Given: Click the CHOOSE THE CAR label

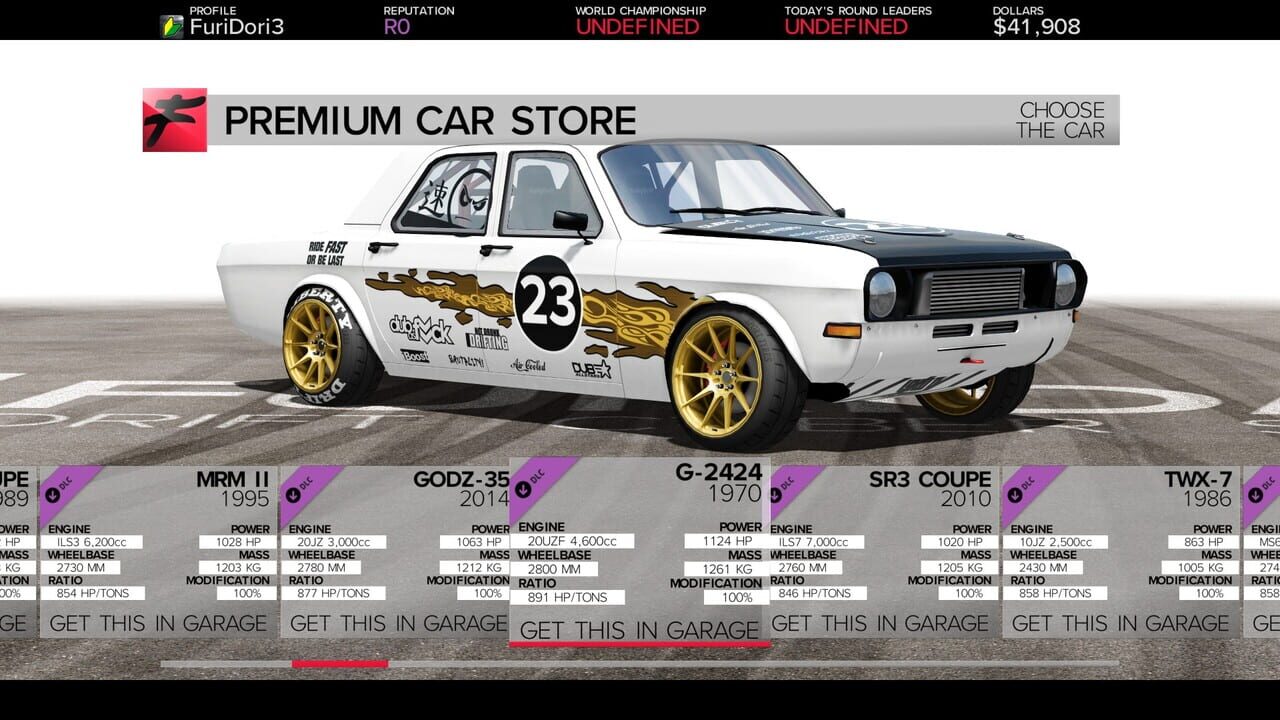Looking at the screenshot, I should coord(1060,118).
